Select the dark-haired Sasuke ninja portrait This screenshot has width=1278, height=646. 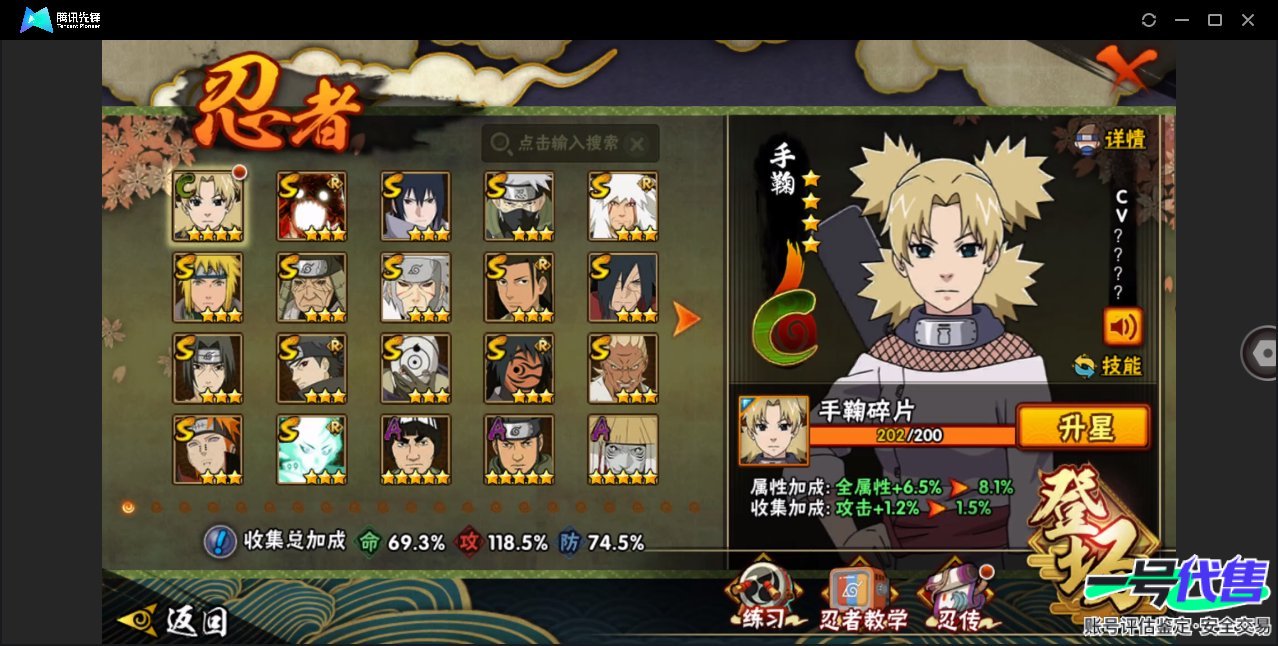click(415, 206)
